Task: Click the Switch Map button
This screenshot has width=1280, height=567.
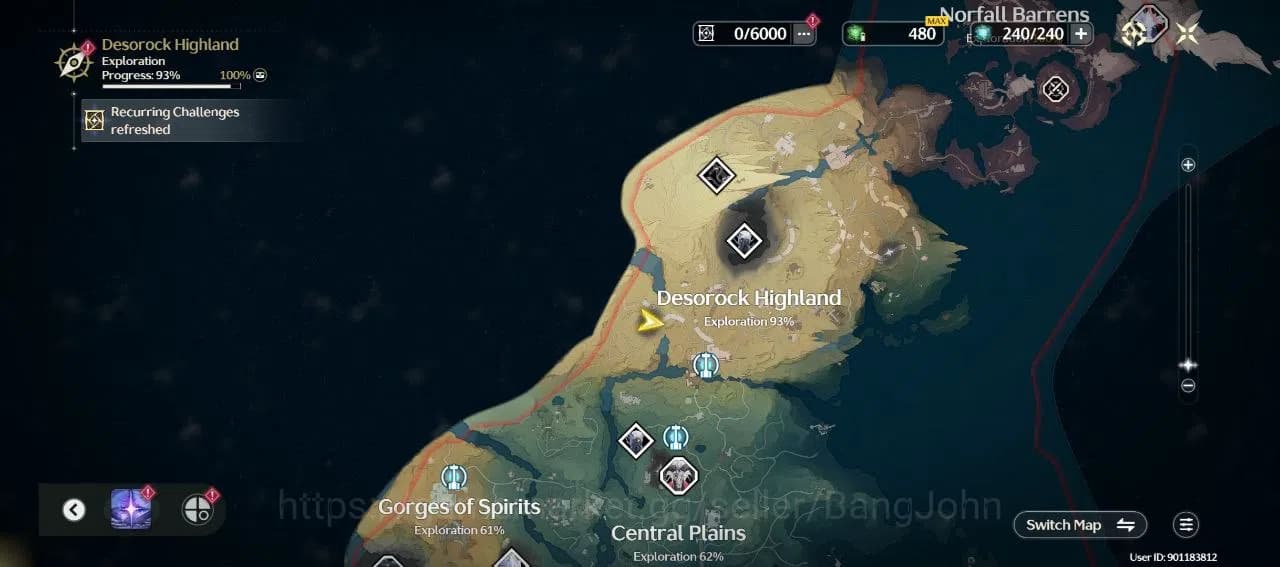Action: tap(1080, 525)
